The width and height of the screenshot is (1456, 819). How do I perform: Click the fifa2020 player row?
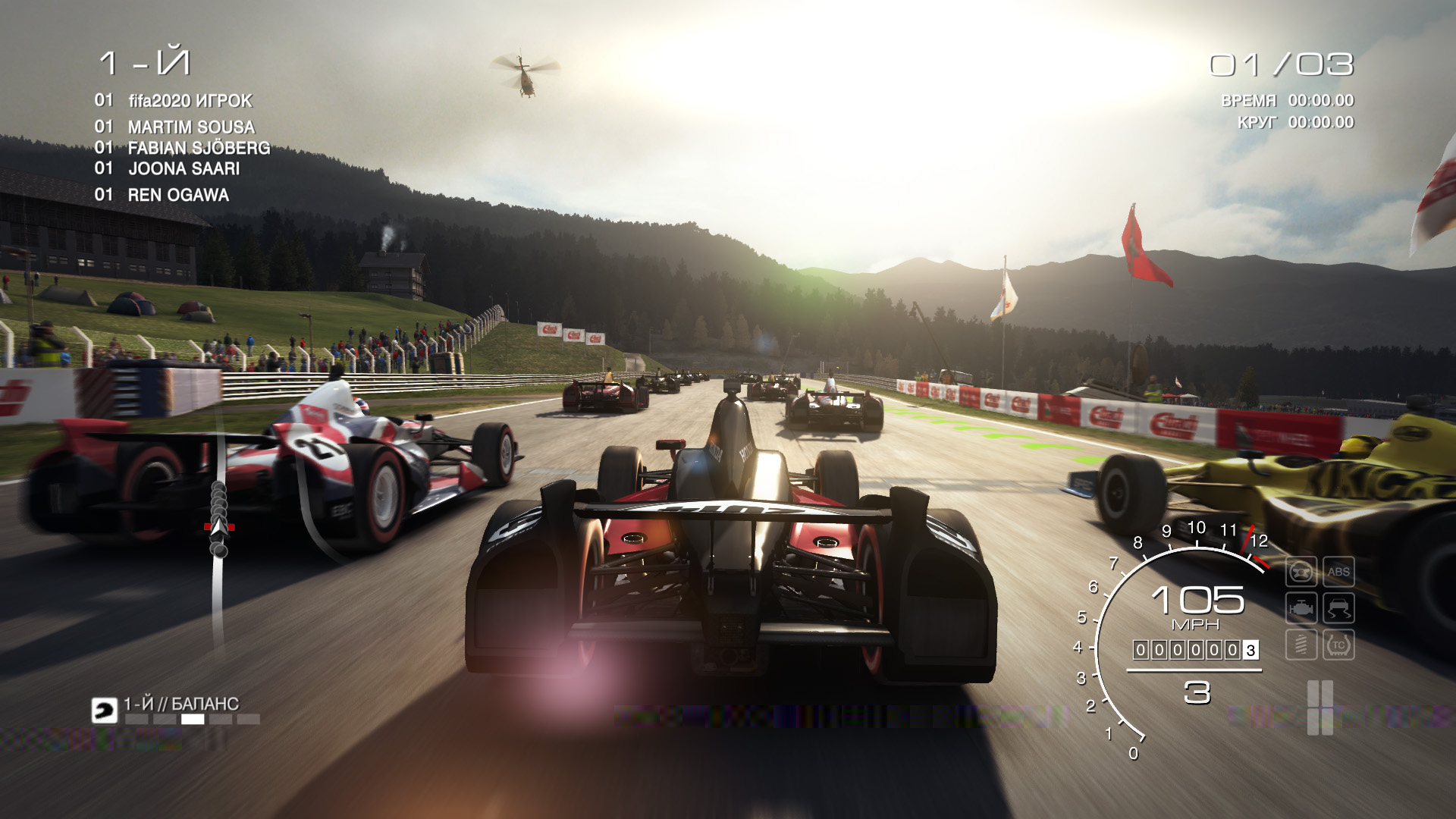190,101
